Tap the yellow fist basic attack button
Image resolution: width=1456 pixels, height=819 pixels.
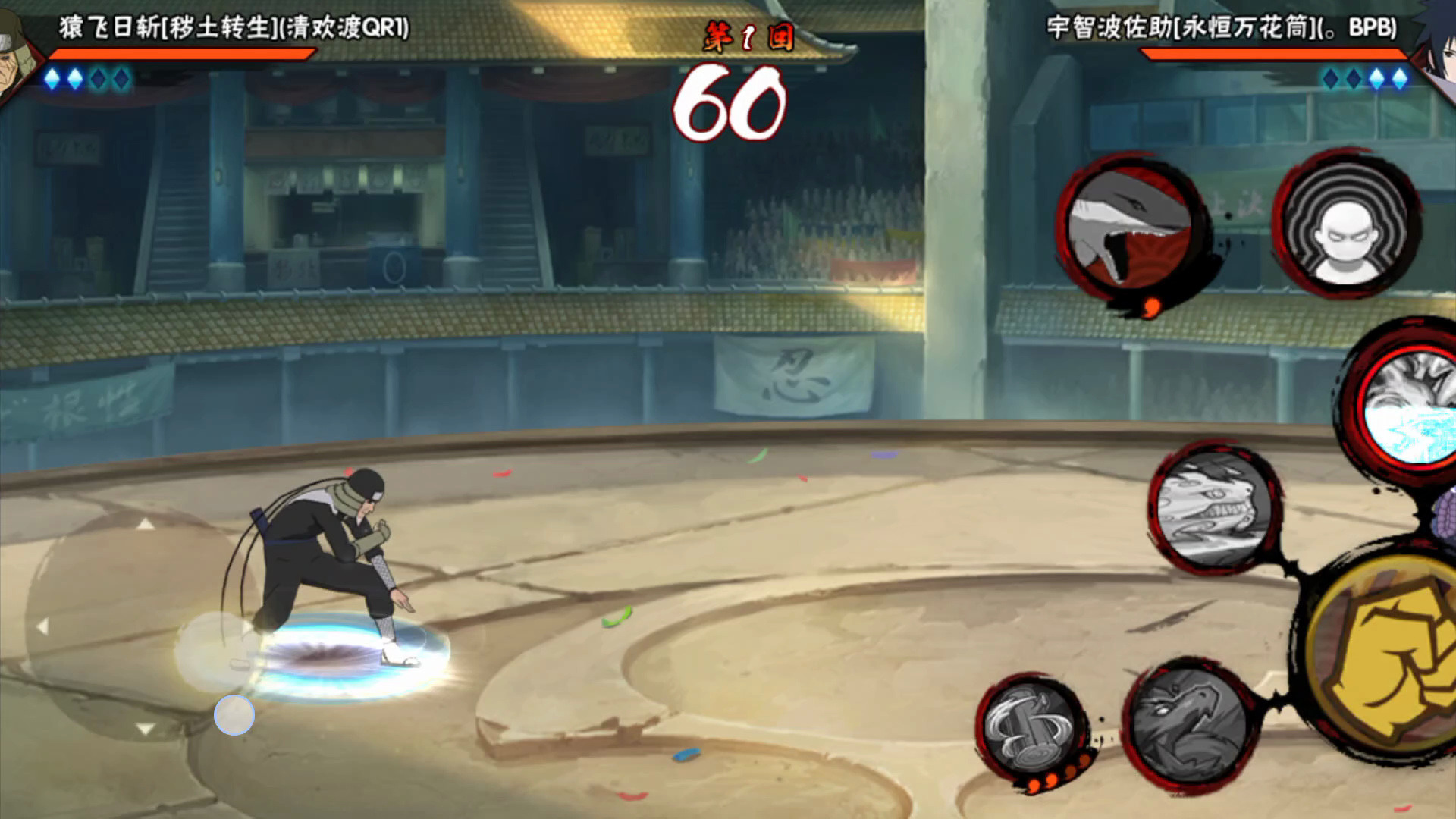(x=1388, y=658)
